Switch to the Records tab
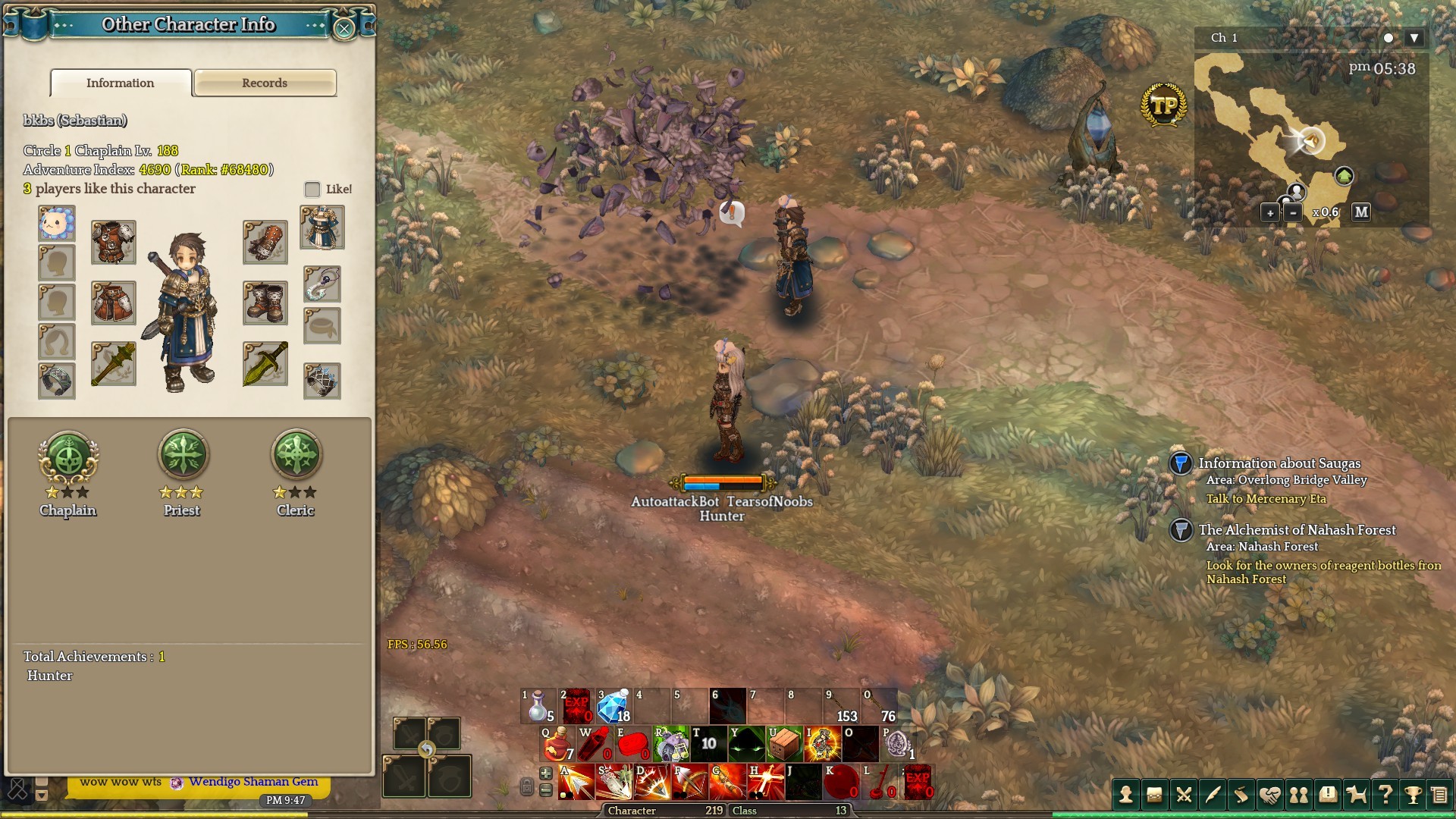1456x819 pixels. (x=265, y=83)
